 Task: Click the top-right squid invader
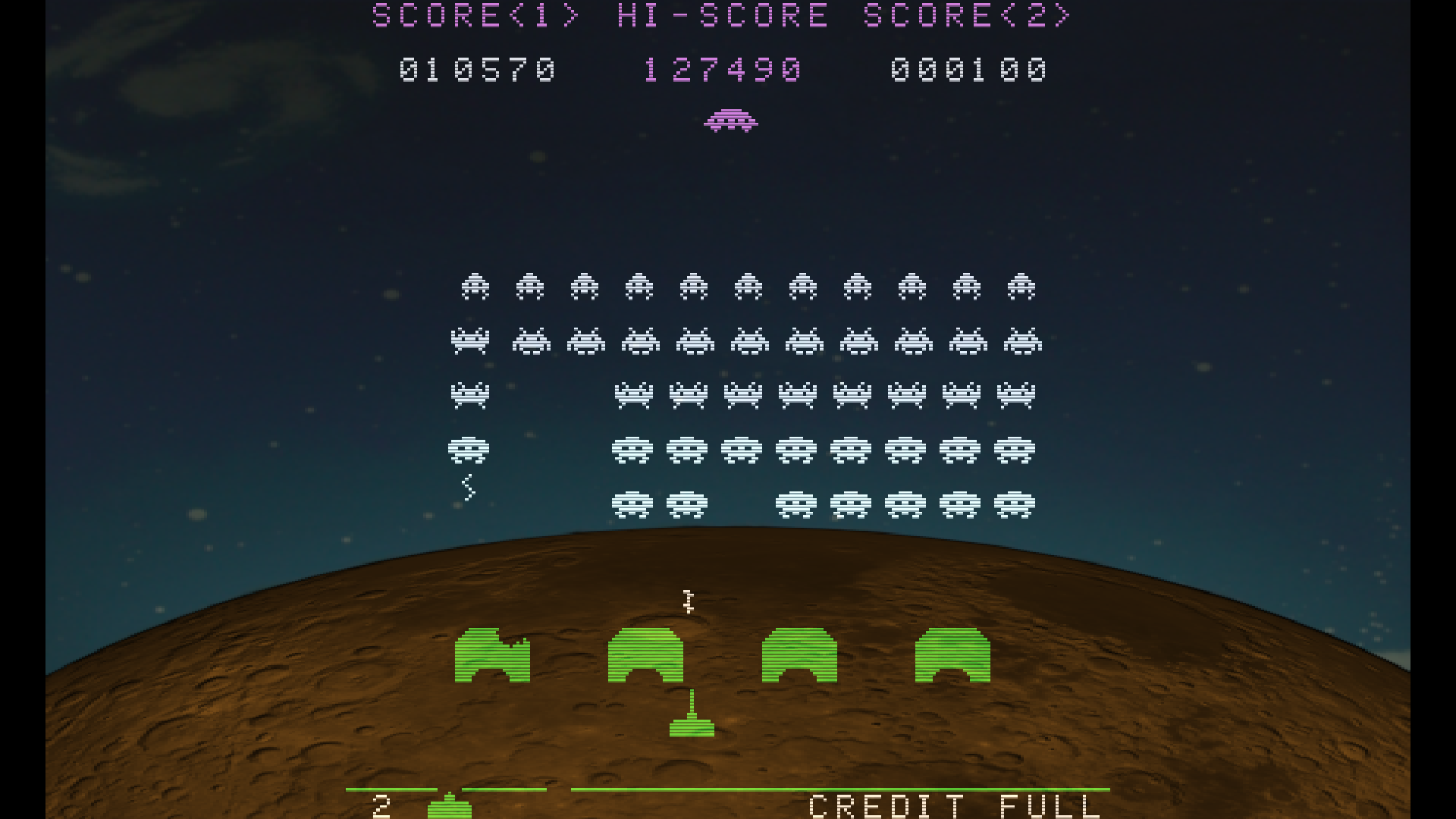[1023, 287]
